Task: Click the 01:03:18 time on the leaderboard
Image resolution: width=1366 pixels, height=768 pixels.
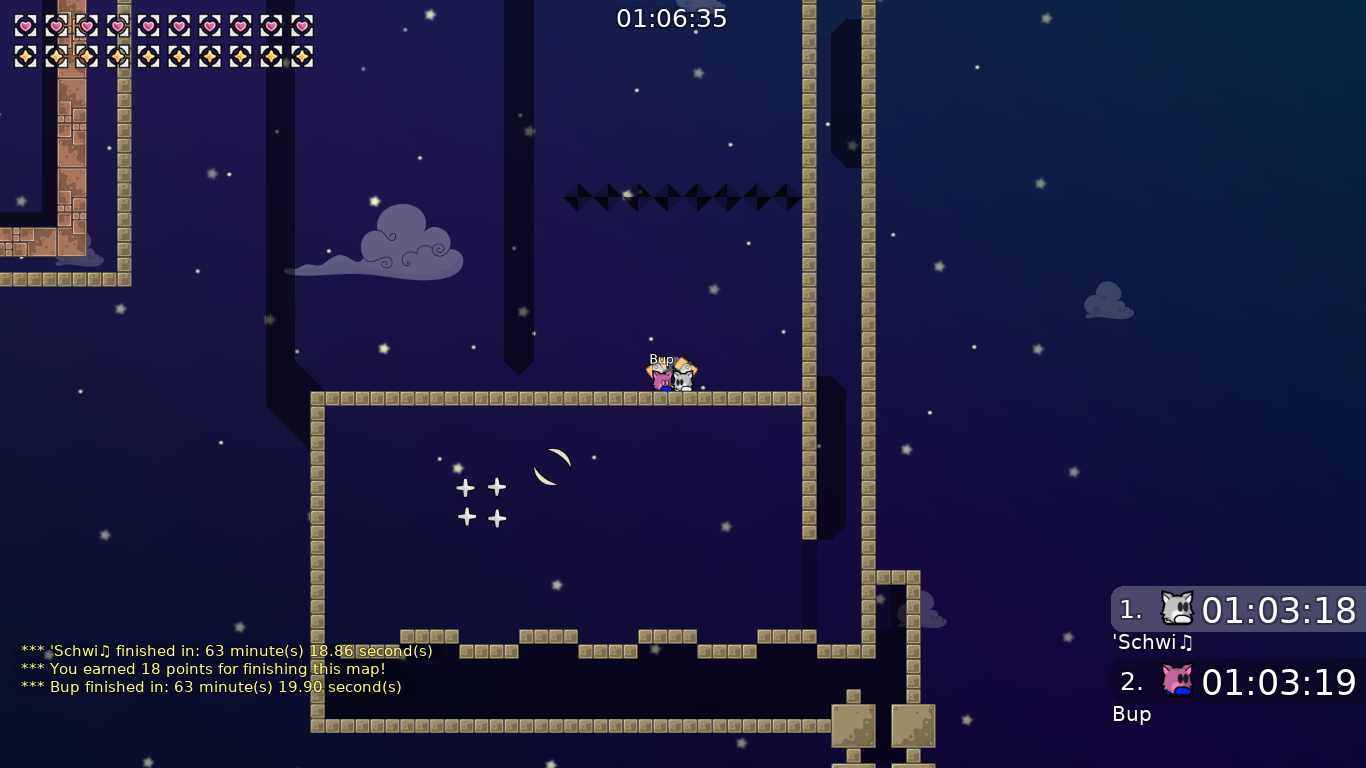Action: (1280, 610)
